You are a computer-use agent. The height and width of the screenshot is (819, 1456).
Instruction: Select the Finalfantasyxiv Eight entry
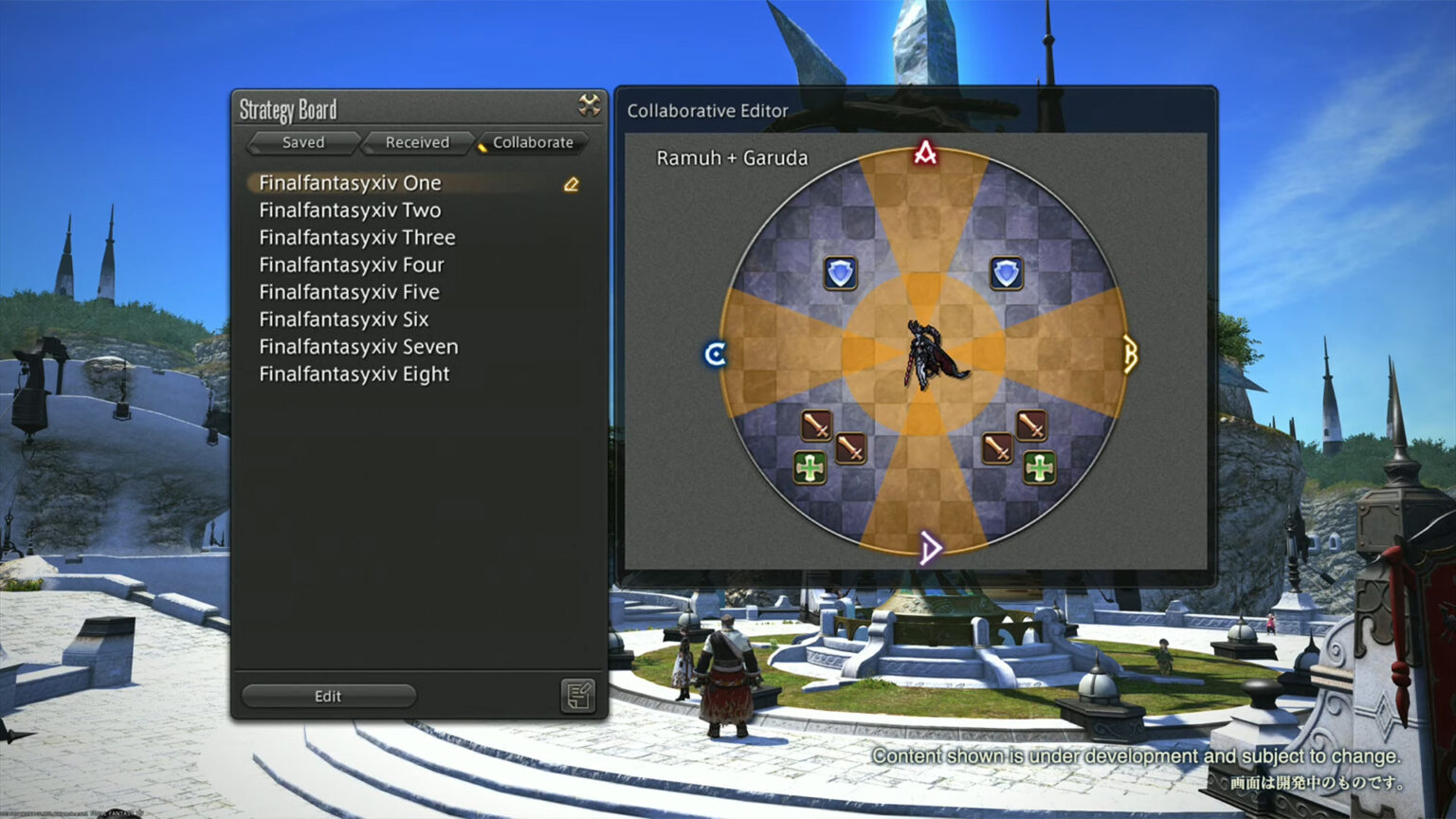(x=353, y=374)
